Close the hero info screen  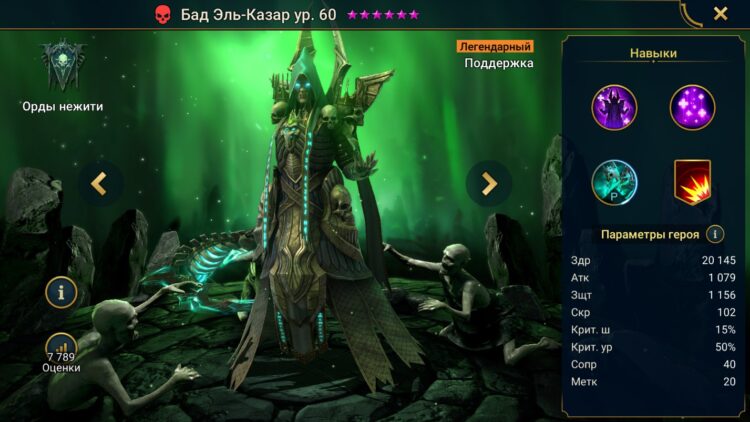pyautogui.click(x=720, y=14)
